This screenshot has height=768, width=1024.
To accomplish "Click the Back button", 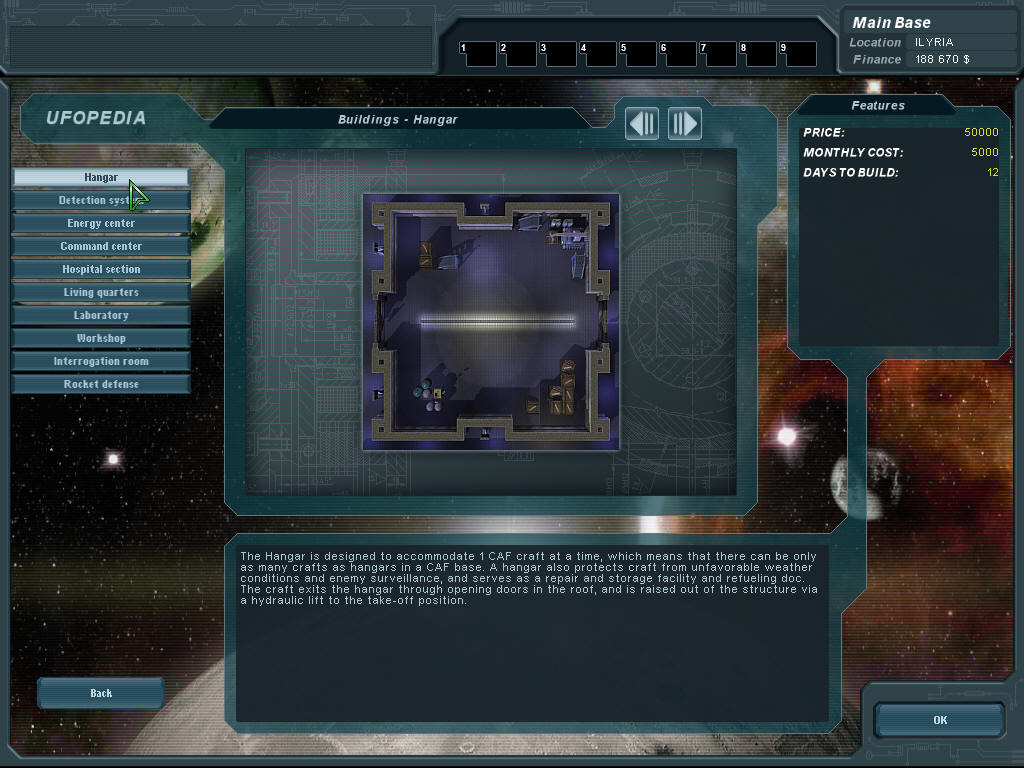I will [x=100, y=693].
